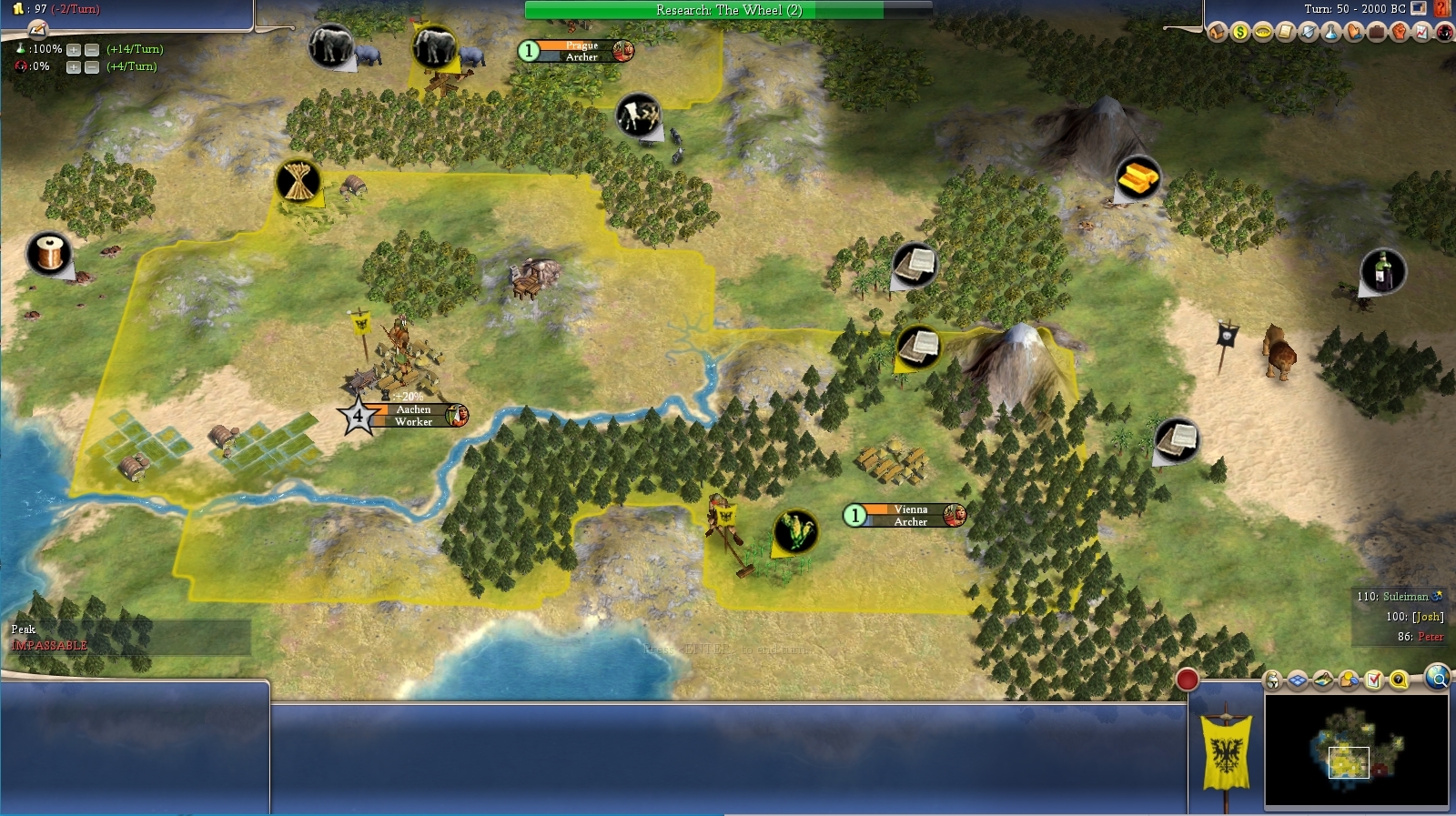Click the red end turn button
The image size is (1456, 816).
1187,680
